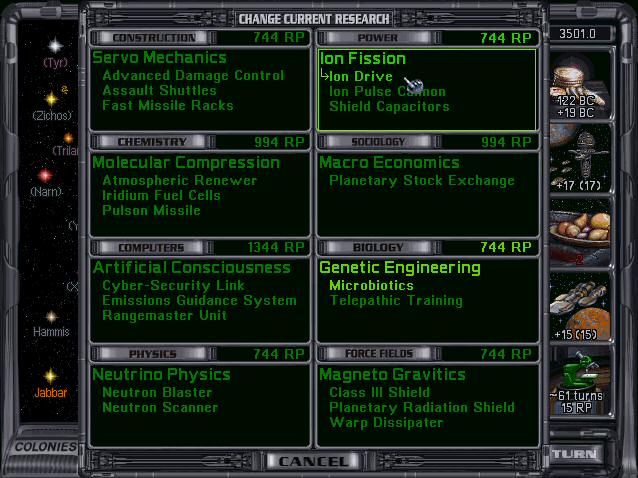The height and width of the screenshot is (478, 638).
Task: Pick Fast Missile Racks research
Action: point(168,106)
